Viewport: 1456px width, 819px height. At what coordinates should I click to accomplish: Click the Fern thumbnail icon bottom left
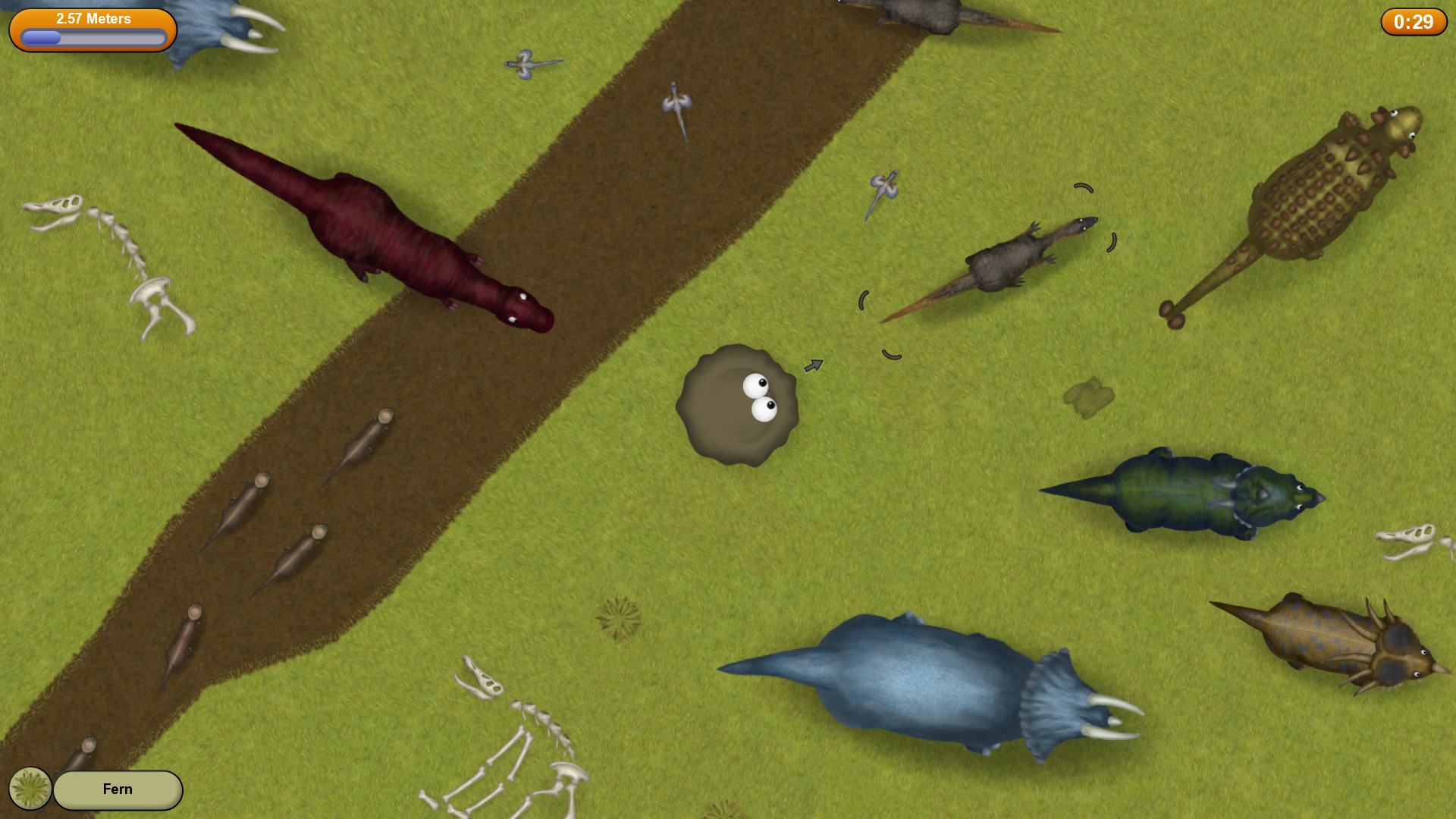tap(29, 789)
